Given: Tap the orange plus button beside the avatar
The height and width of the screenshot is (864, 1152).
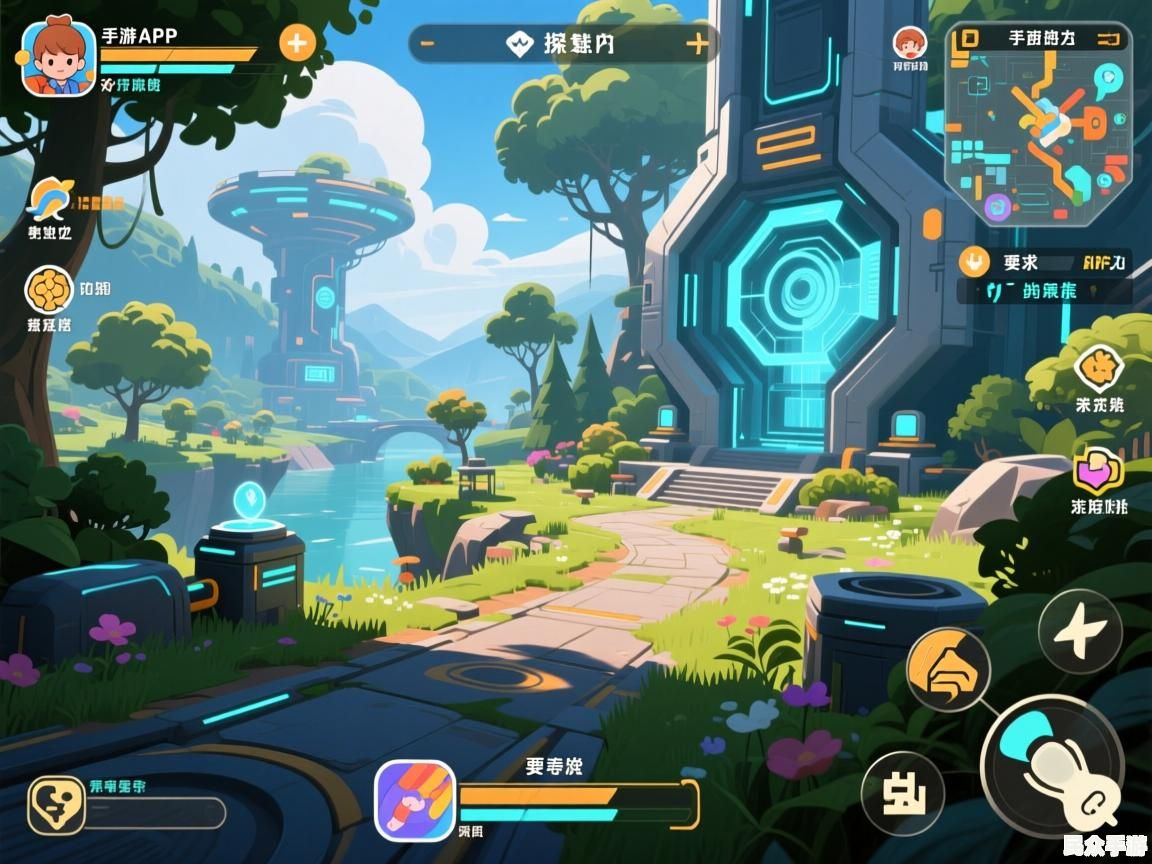Looking at the screenshot, I should click(x=297, y=43).
